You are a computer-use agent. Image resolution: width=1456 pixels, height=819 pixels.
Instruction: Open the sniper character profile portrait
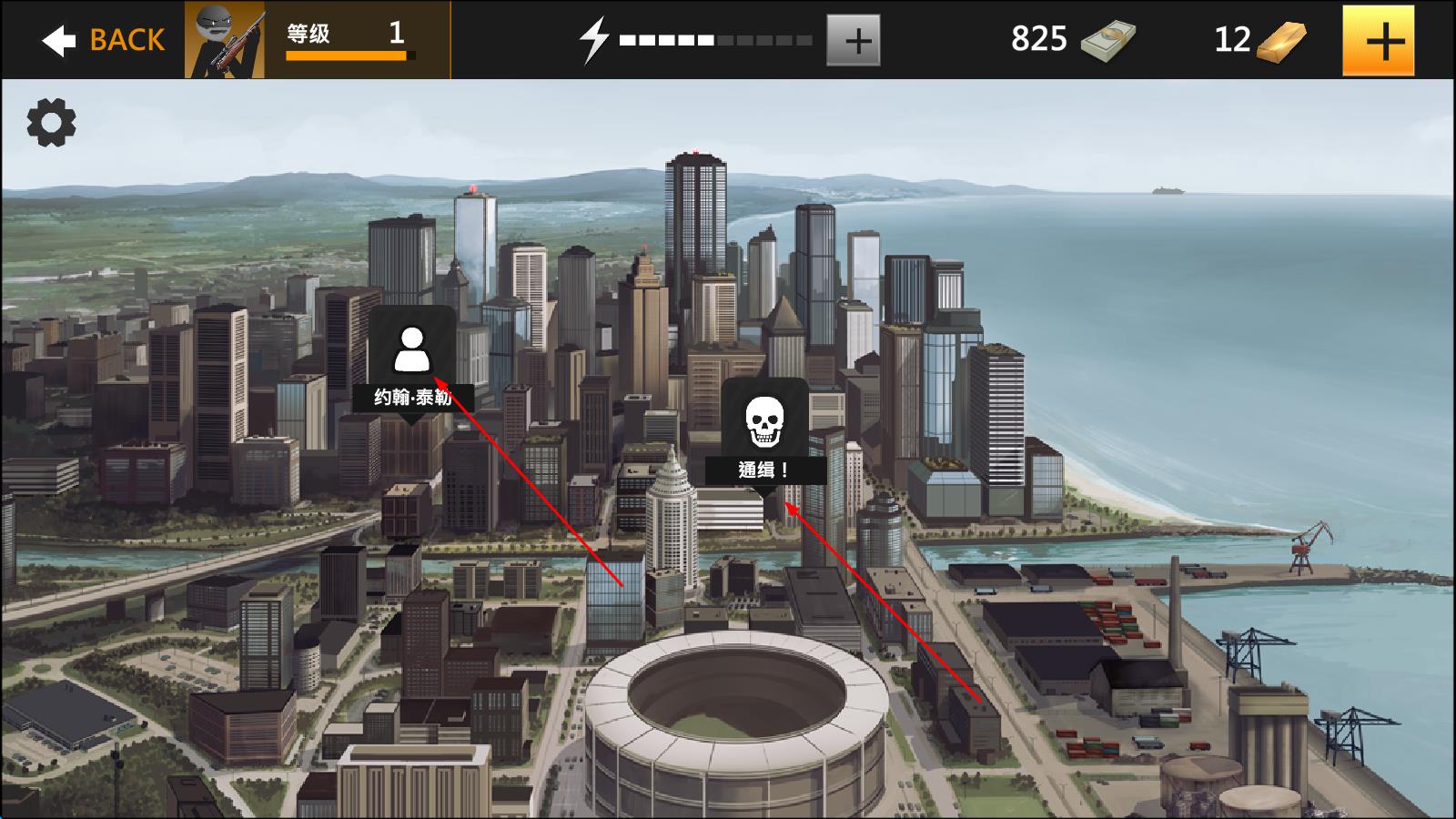pyautogui.click(x=225, y=40)
